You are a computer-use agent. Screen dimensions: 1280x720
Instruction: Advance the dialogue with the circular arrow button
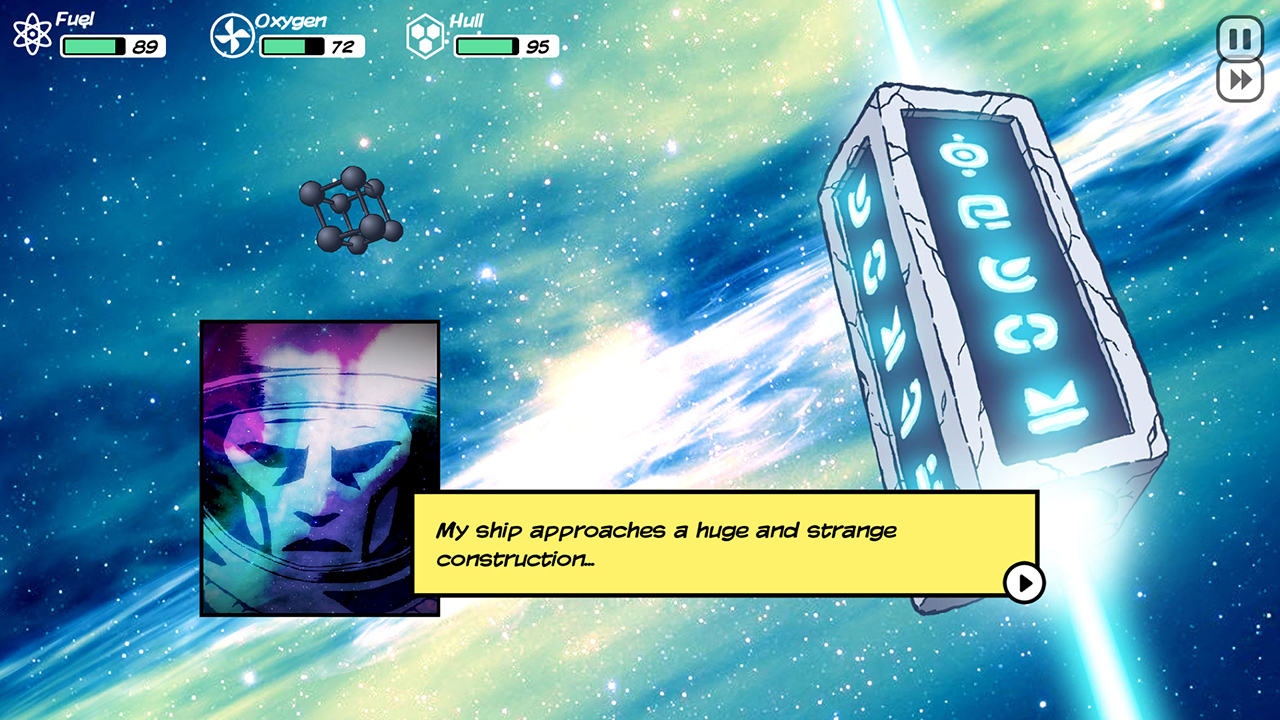[x=1022, y=581]
